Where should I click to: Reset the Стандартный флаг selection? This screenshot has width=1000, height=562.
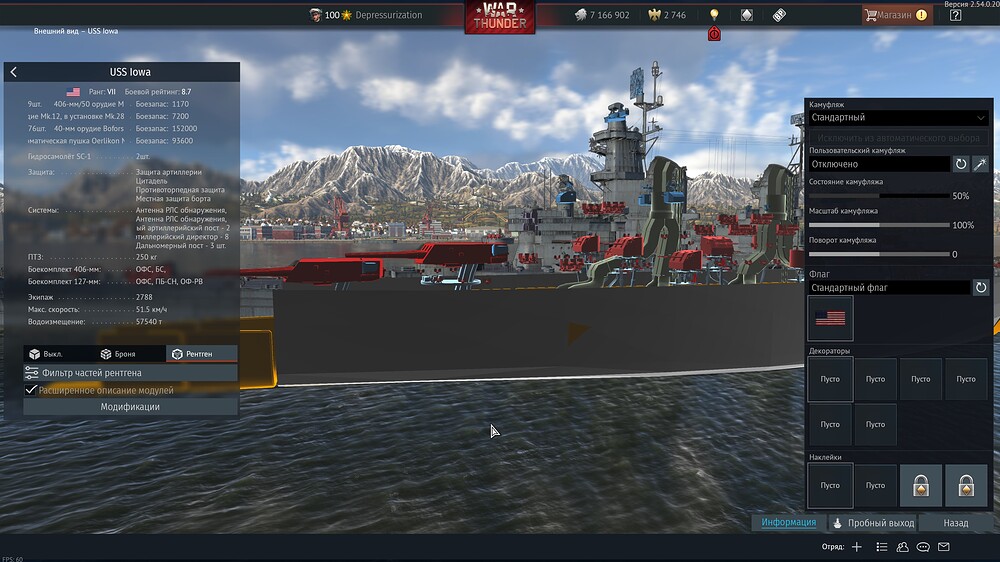point(981,288)
